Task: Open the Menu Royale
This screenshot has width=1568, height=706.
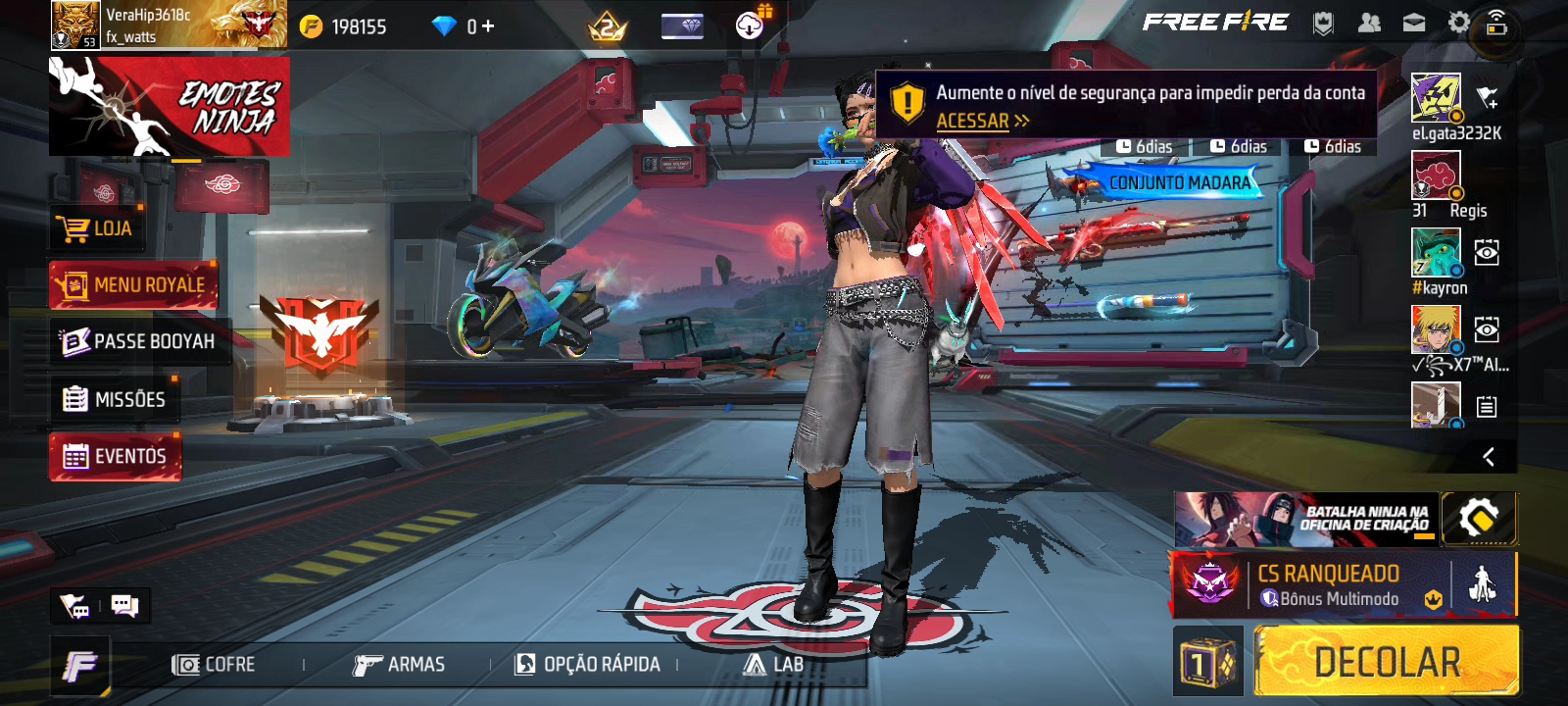Action: click(133, 285)
